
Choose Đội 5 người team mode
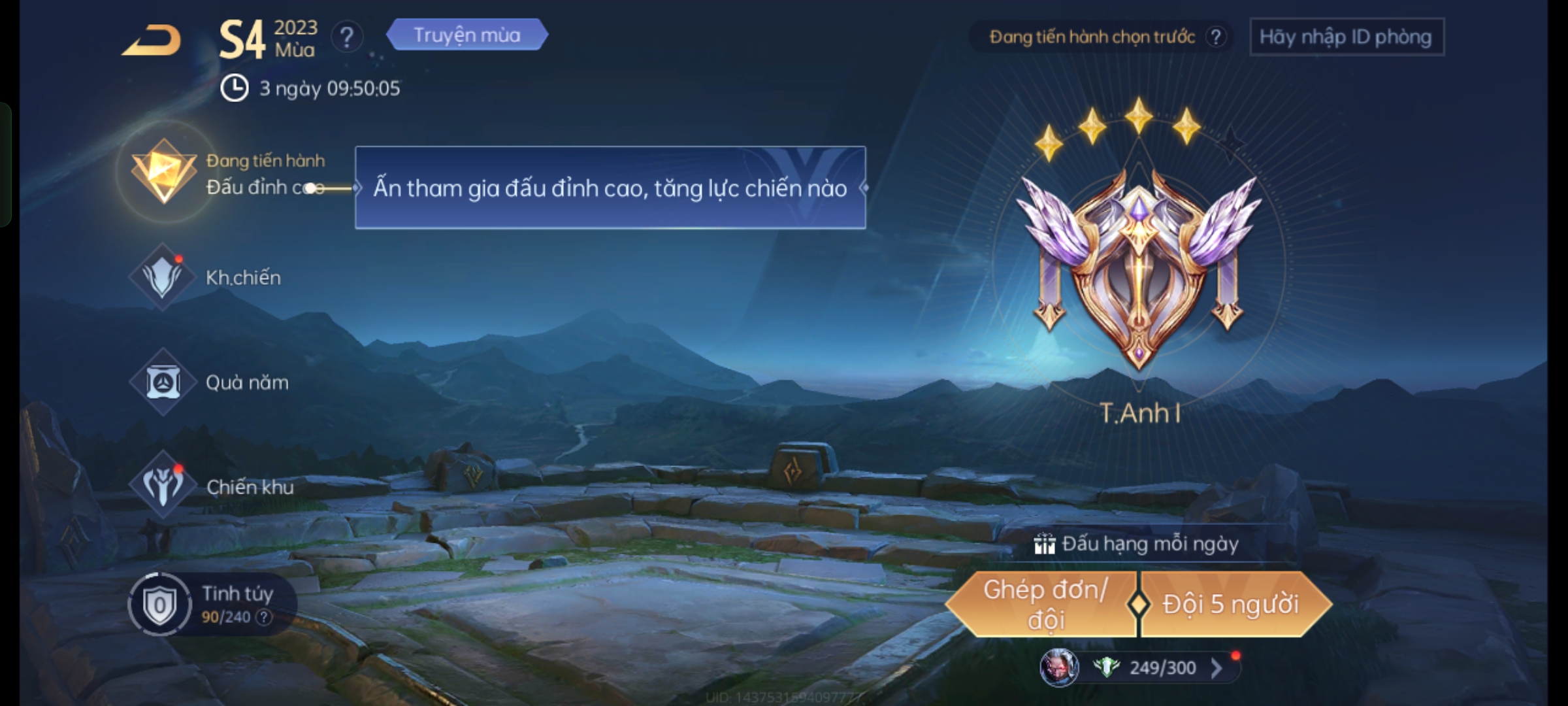tap(1231, 605)
